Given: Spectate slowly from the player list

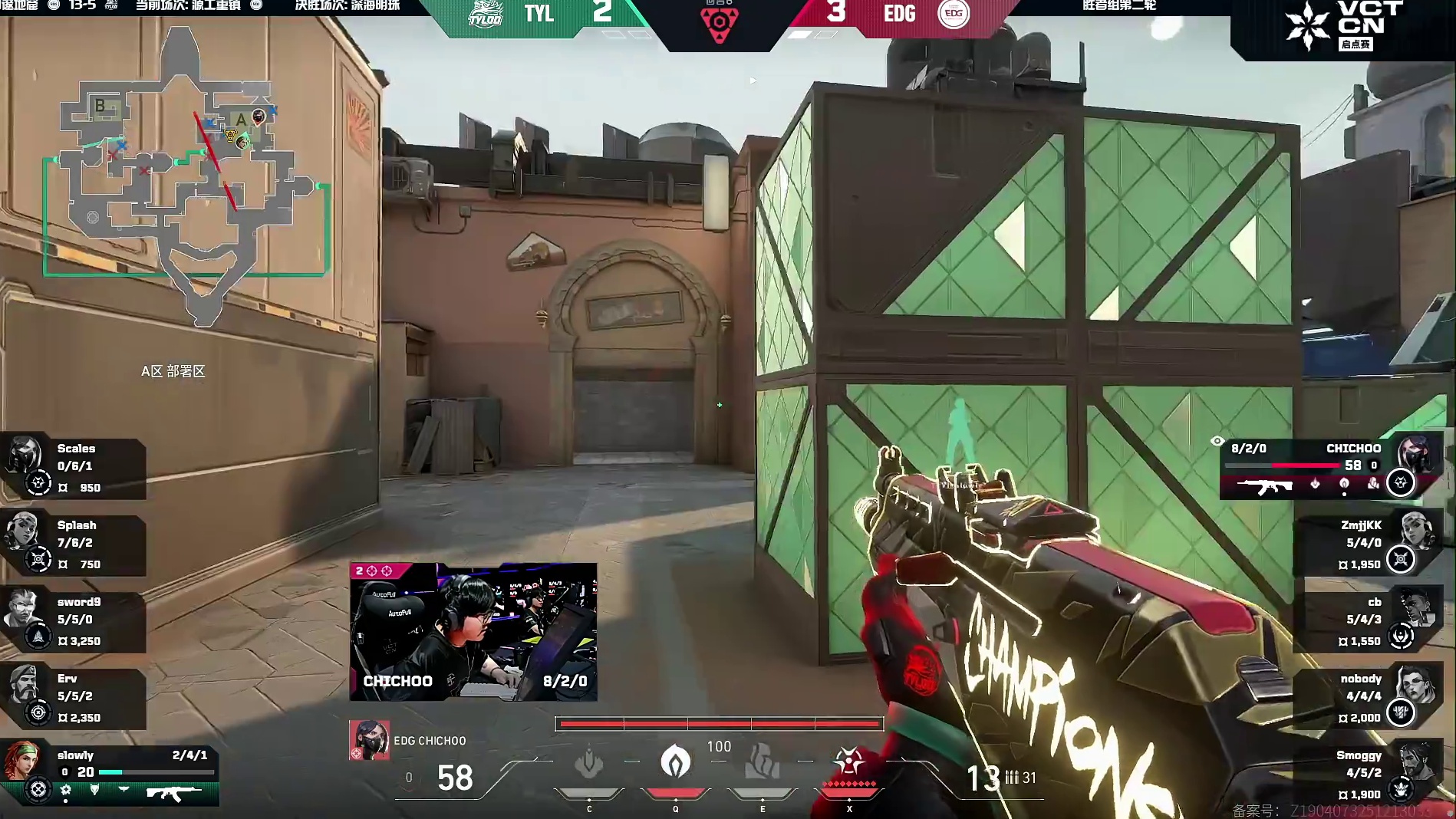Looking at the screenshot, I should (109, 772).
